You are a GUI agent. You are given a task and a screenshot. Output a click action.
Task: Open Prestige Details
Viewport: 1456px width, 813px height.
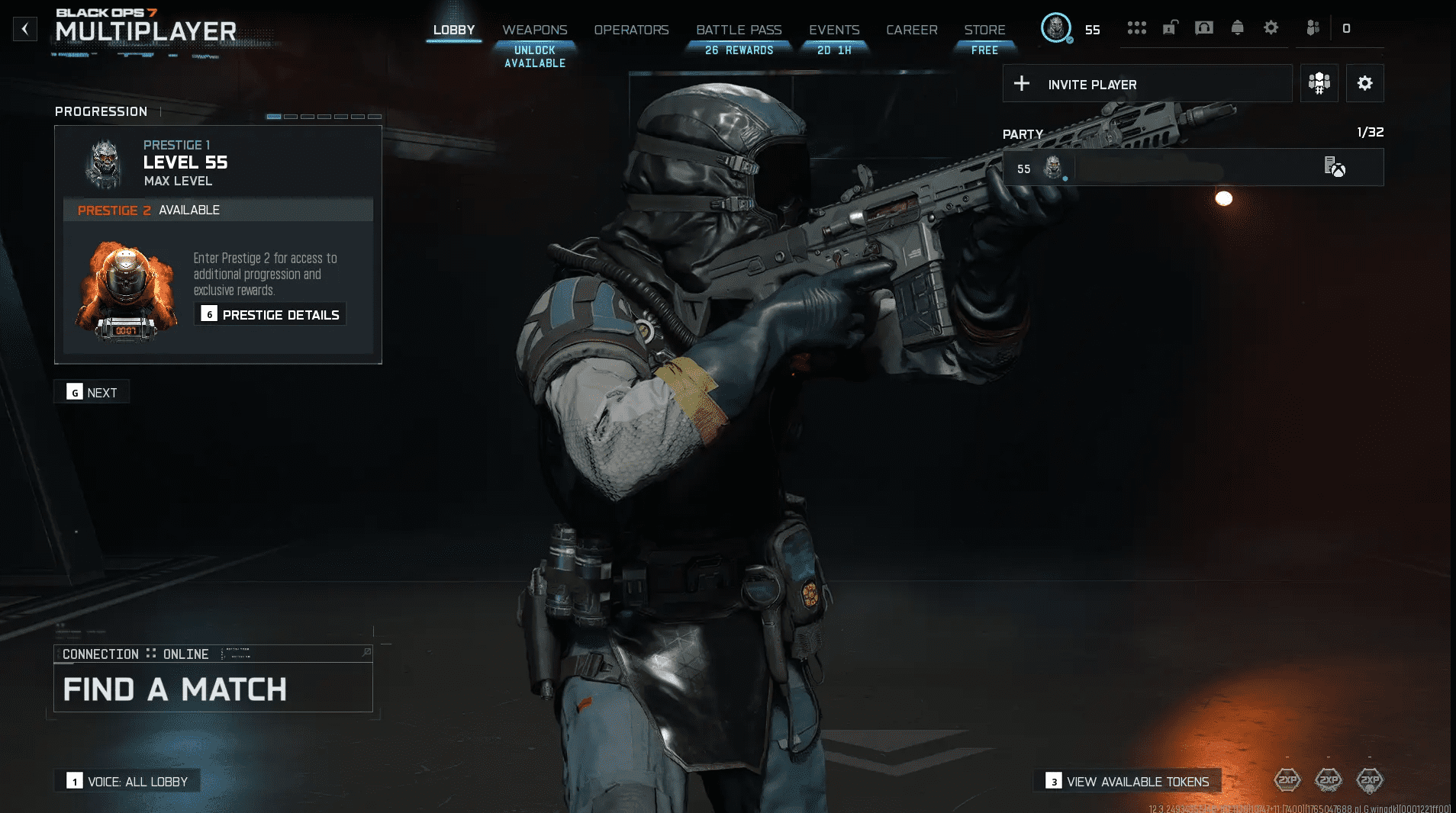point(270,314)
